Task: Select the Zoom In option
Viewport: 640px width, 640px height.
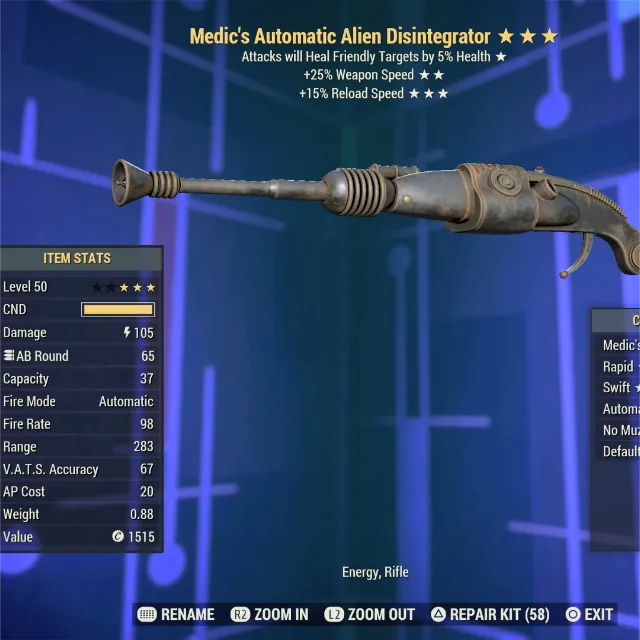Action: tap(270, 614)
